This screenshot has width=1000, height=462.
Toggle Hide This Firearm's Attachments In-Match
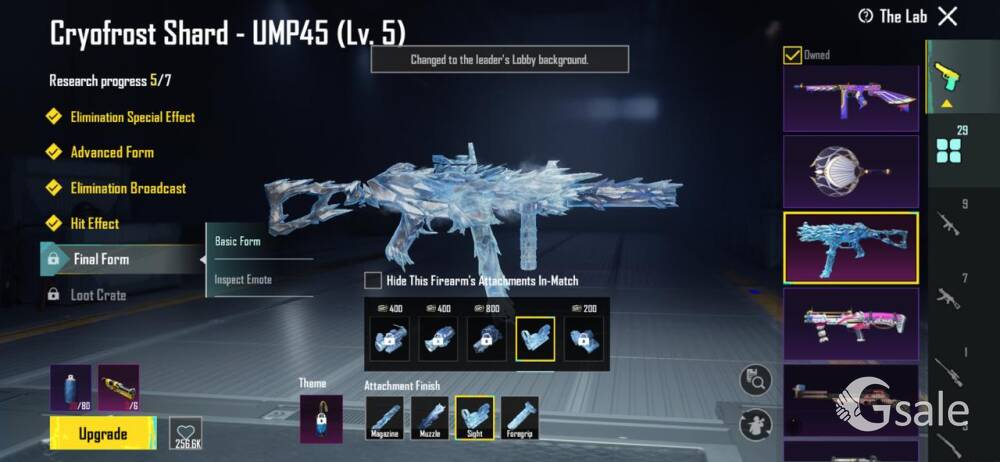(x=373, y=281)
